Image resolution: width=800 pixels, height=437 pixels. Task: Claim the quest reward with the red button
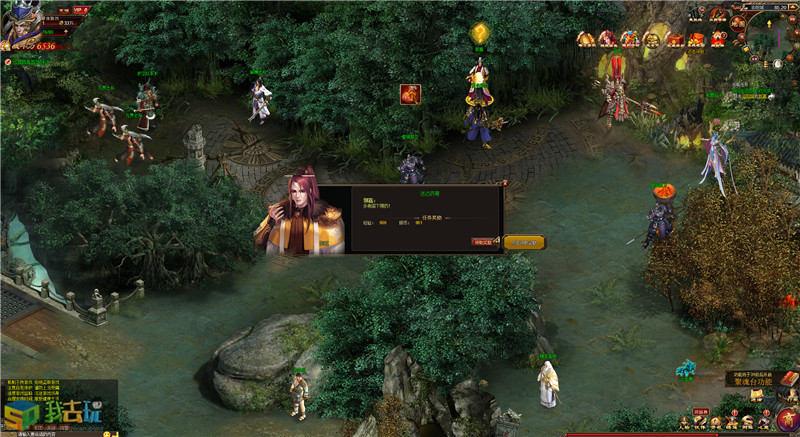(484, 242)
